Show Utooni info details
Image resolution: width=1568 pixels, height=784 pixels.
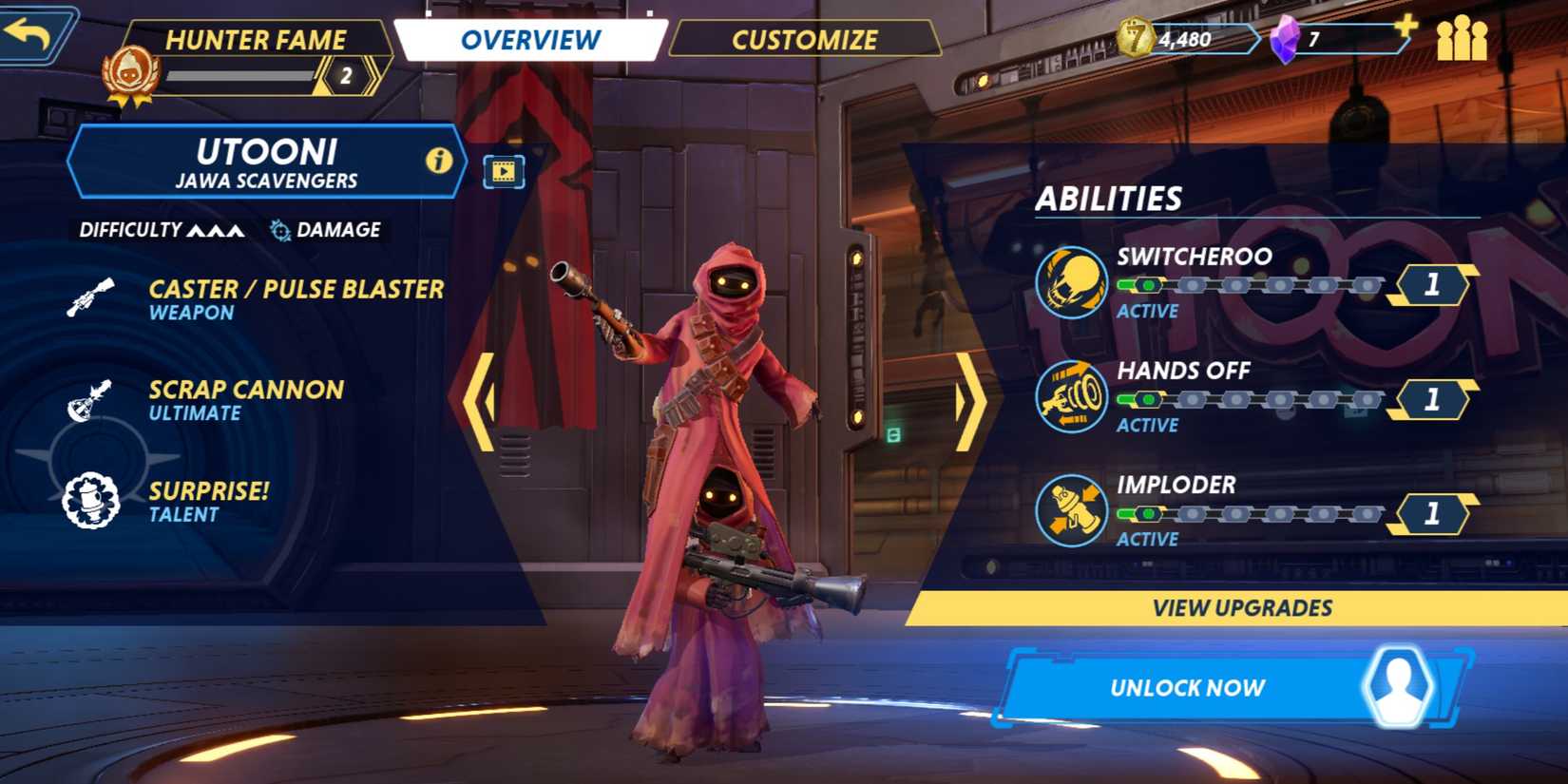click(438, 161)
